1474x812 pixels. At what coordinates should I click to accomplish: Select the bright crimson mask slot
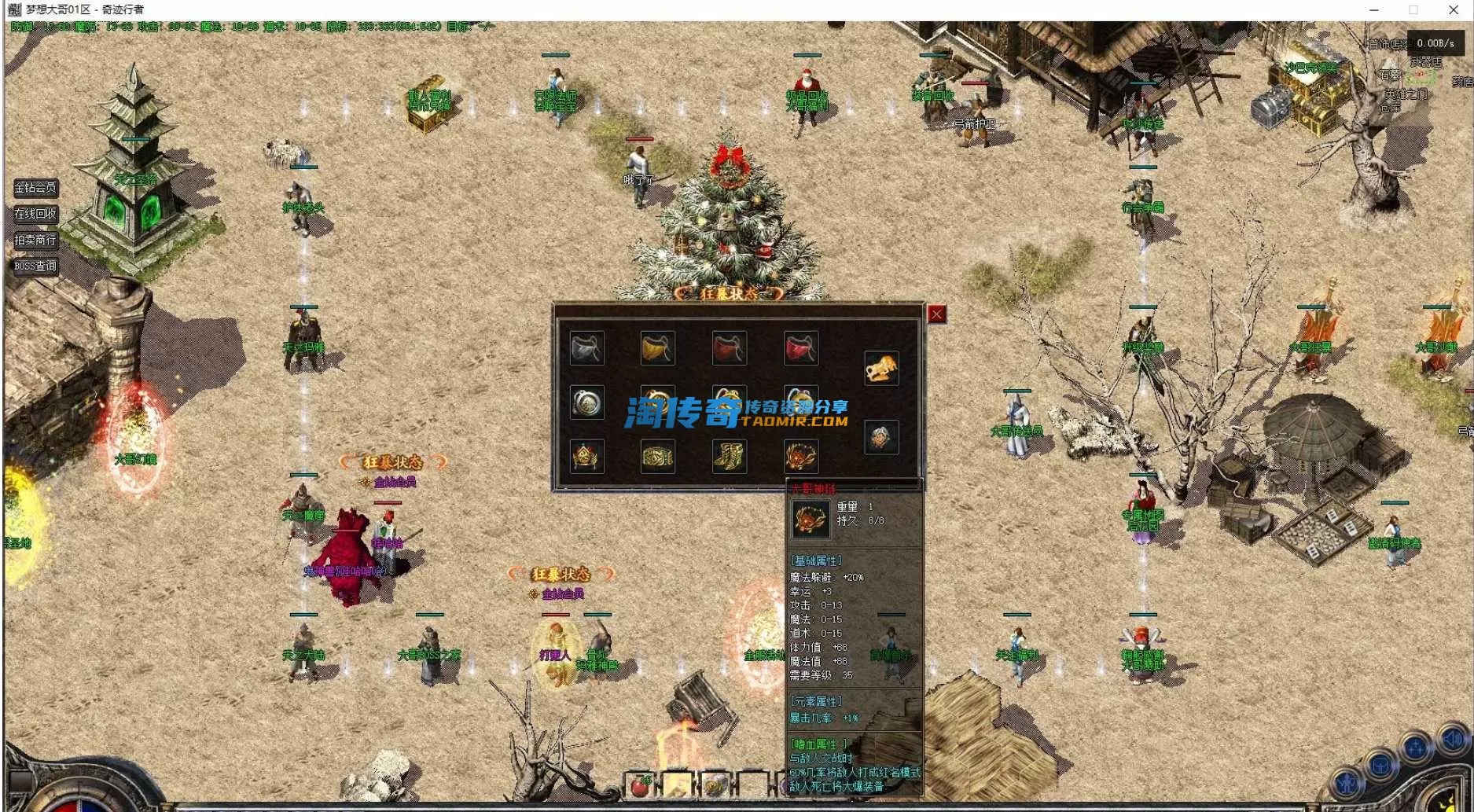[800, 348]
